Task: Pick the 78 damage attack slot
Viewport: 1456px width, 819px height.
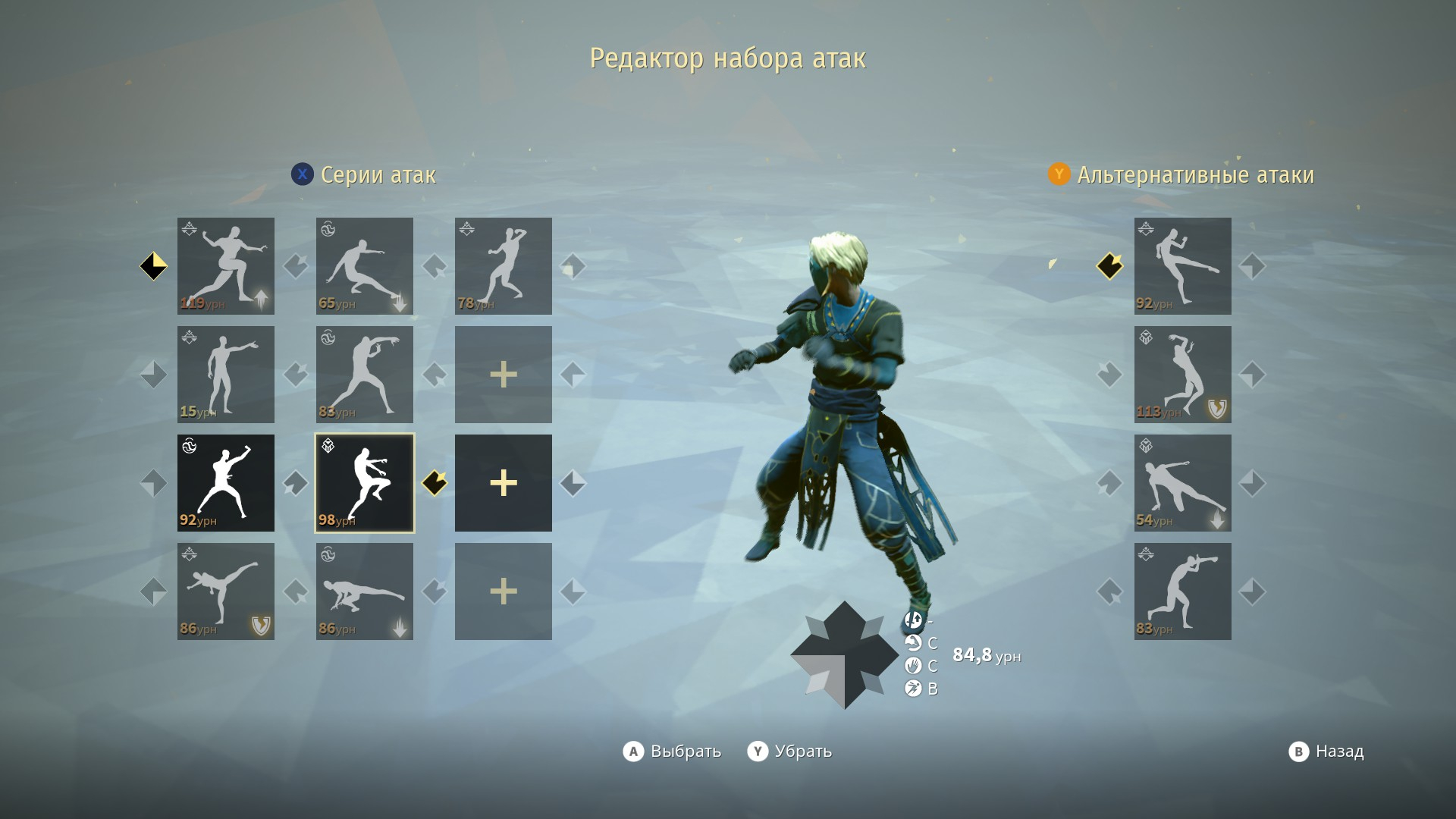Action: click(504, 266)
